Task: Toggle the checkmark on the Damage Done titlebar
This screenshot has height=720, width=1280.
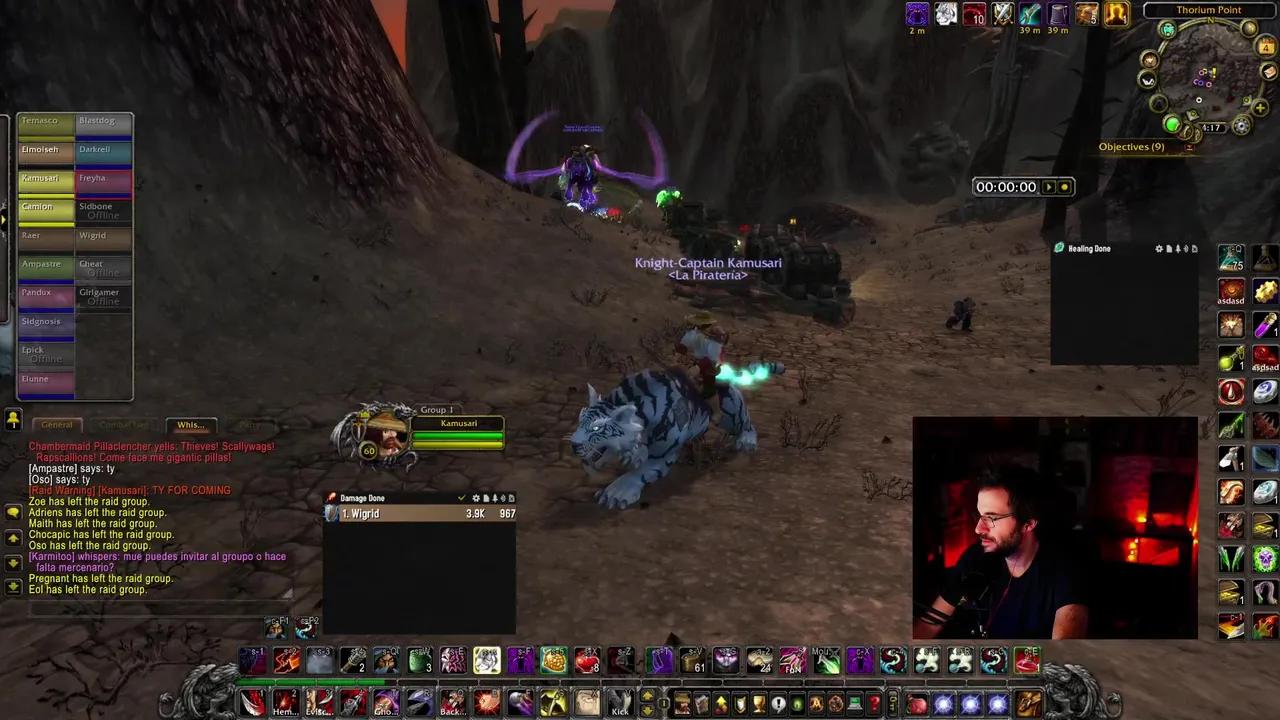Action: [461, 498]
